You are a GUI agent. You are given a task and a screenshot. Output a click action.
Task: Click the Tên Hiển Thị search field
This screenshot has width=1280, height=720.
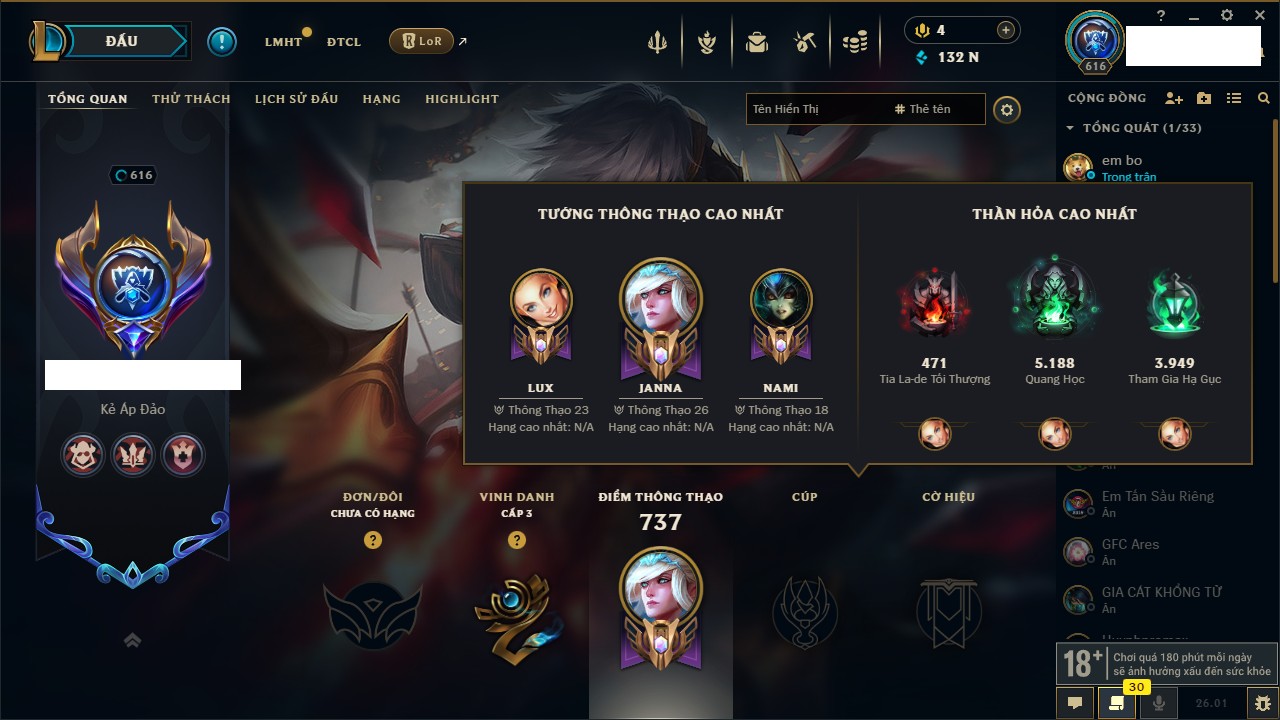[x=815, y=109]
